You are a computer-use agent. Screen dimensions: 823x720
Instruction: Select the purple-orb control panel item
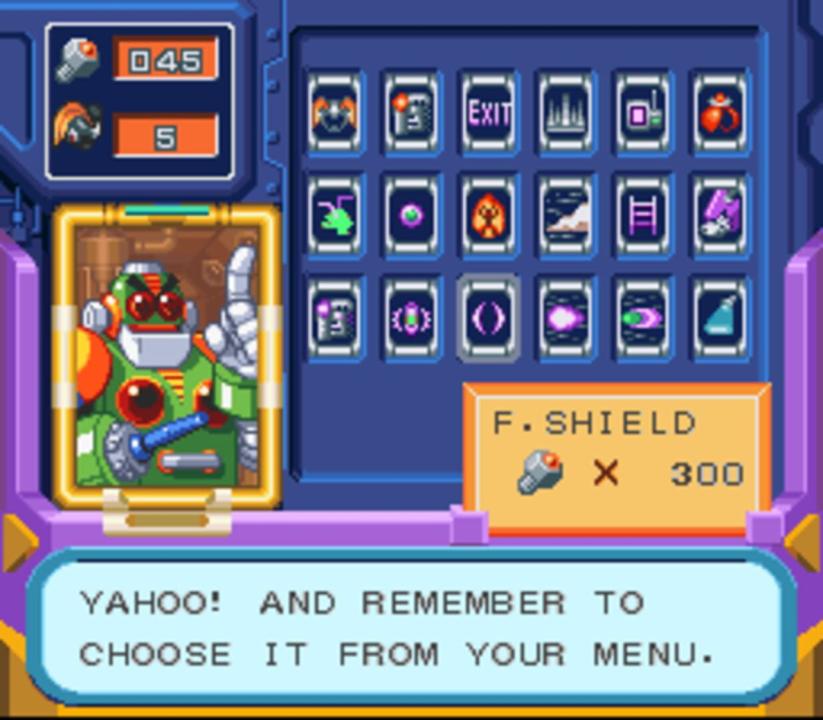[335, 318]
